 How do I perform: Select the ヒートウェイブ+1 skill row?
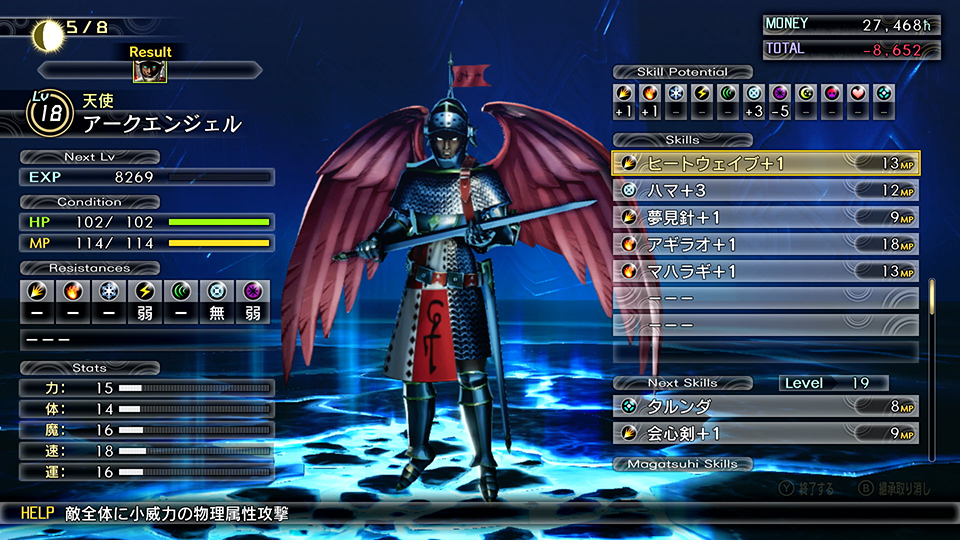click(765, 163)
